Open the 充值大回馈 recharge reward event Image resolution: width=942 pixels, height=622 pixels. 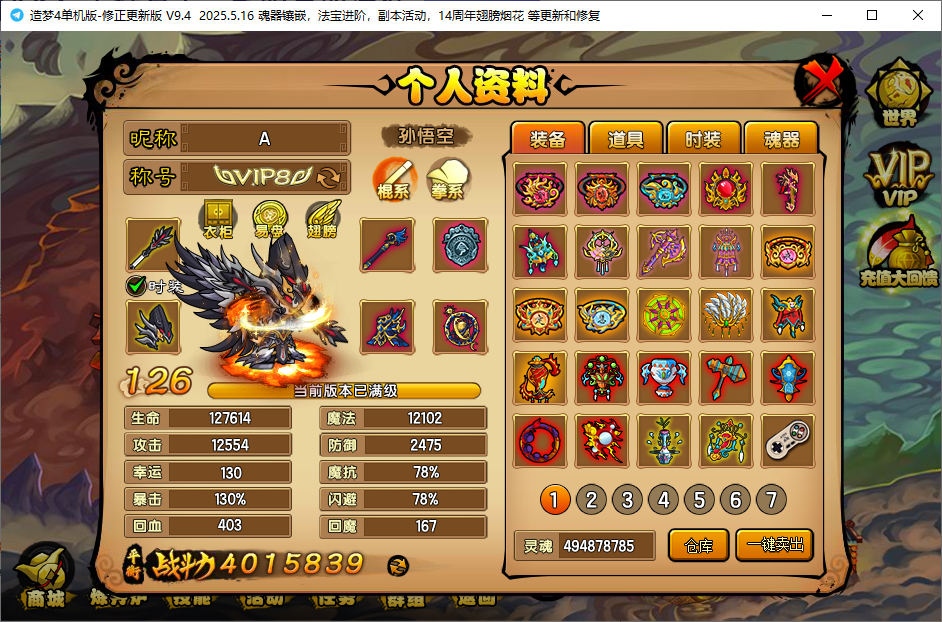pos(898,256)
